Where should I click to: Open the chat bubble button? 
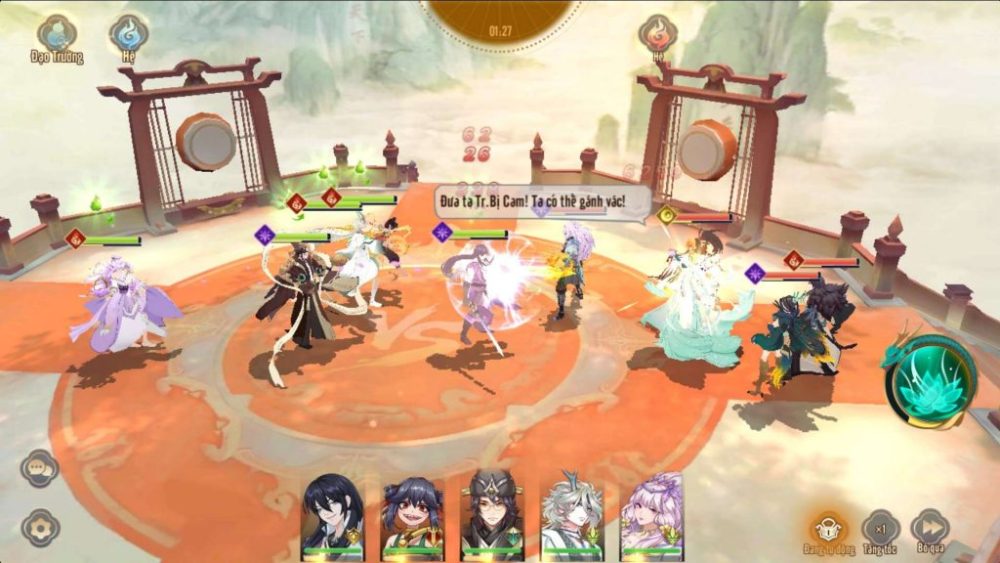click(x=40, y=468)
